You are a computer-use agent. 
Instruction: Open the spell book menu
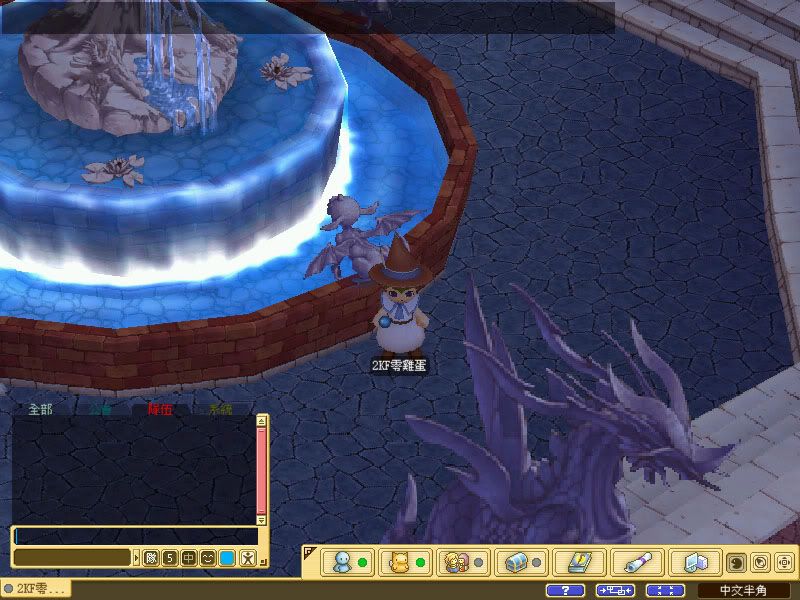574,562
